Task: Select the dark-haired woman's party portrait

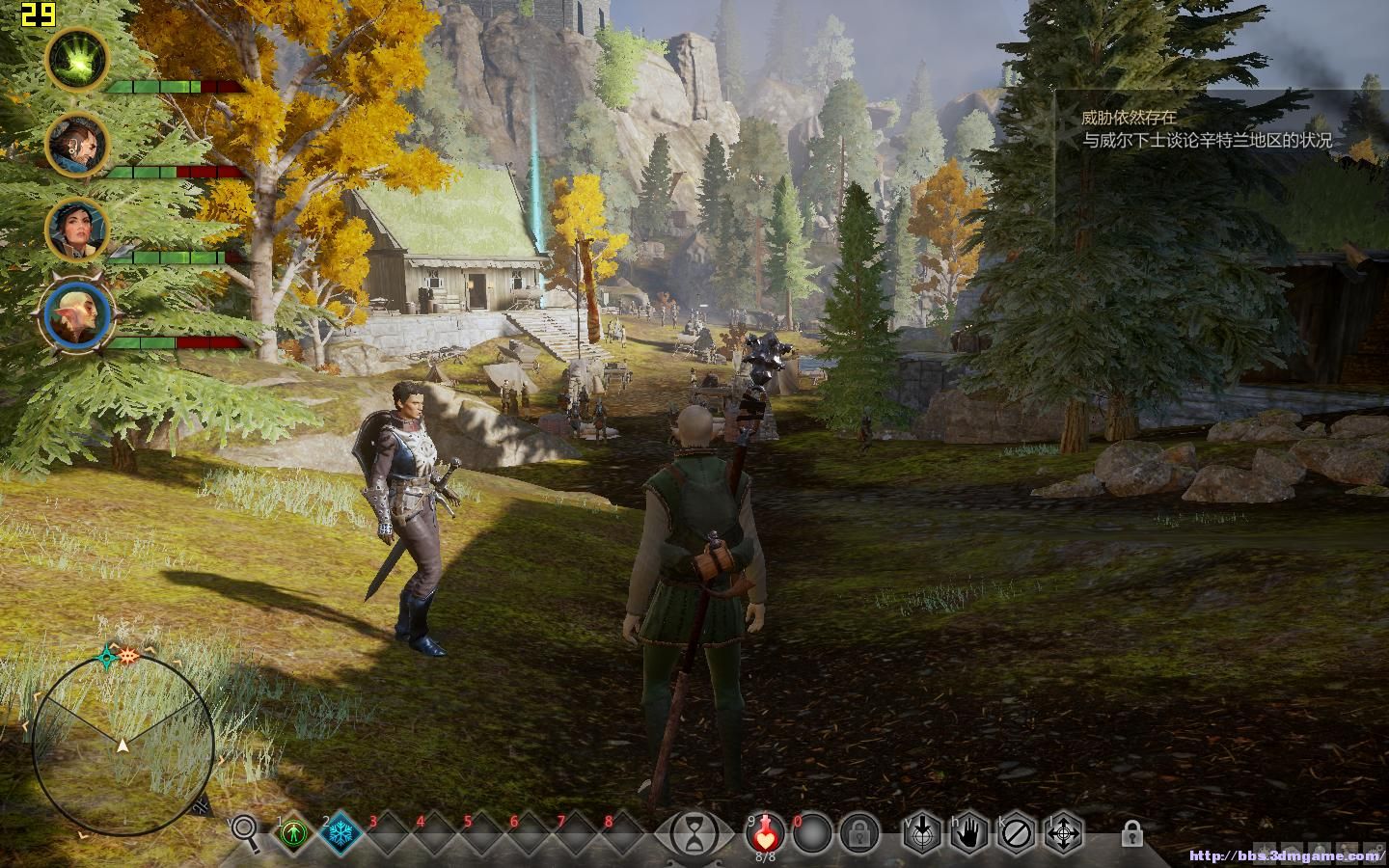Action: pos(77,230)
